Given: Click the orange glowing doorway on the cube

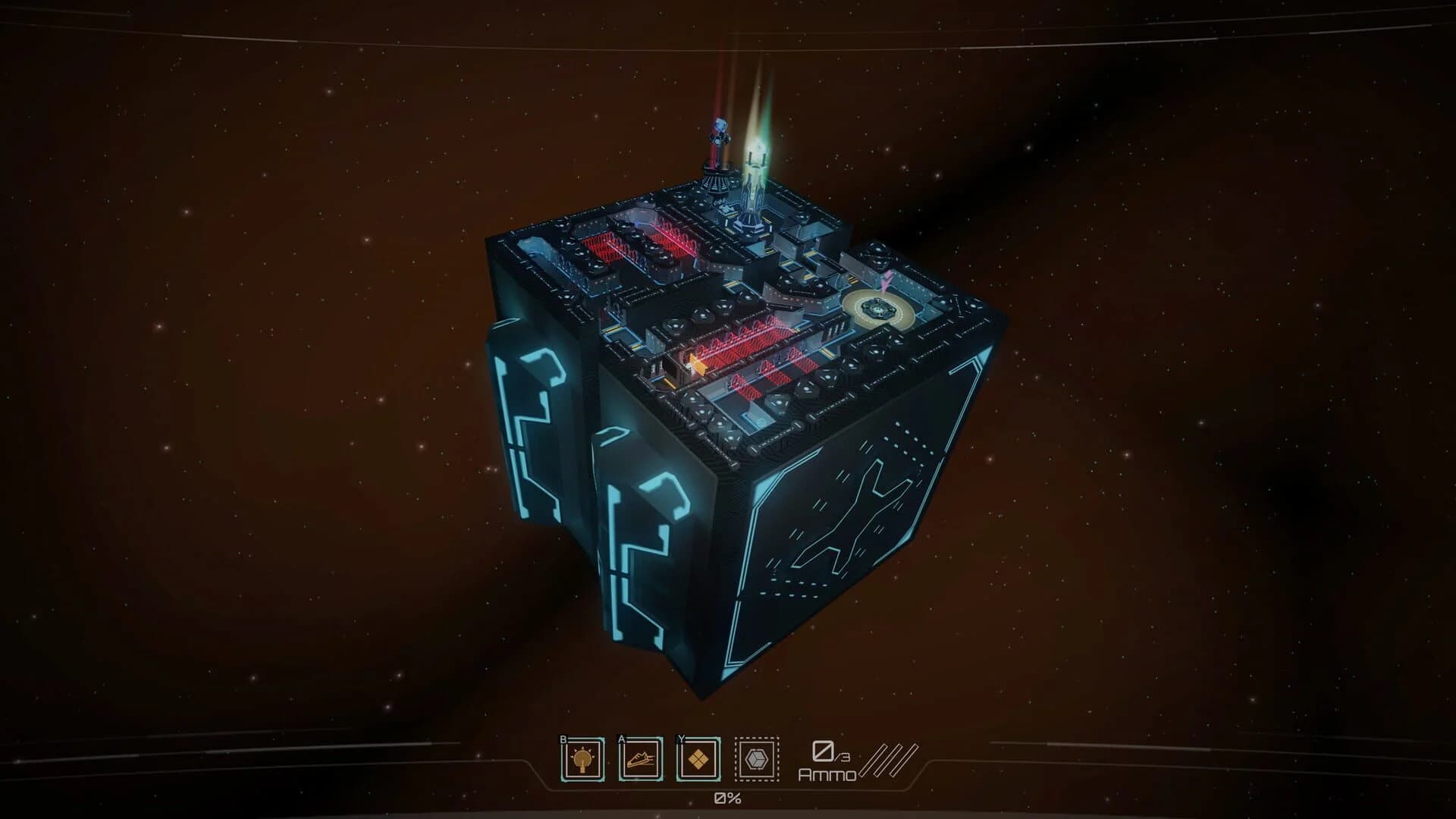Looking at the screenshot, I should (697, 362).
